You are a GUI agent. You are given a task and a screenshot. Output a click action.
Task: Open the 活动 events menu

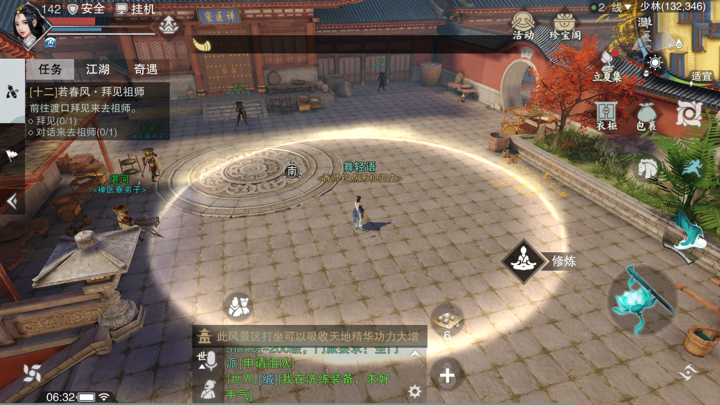click(x=523, y=25)
